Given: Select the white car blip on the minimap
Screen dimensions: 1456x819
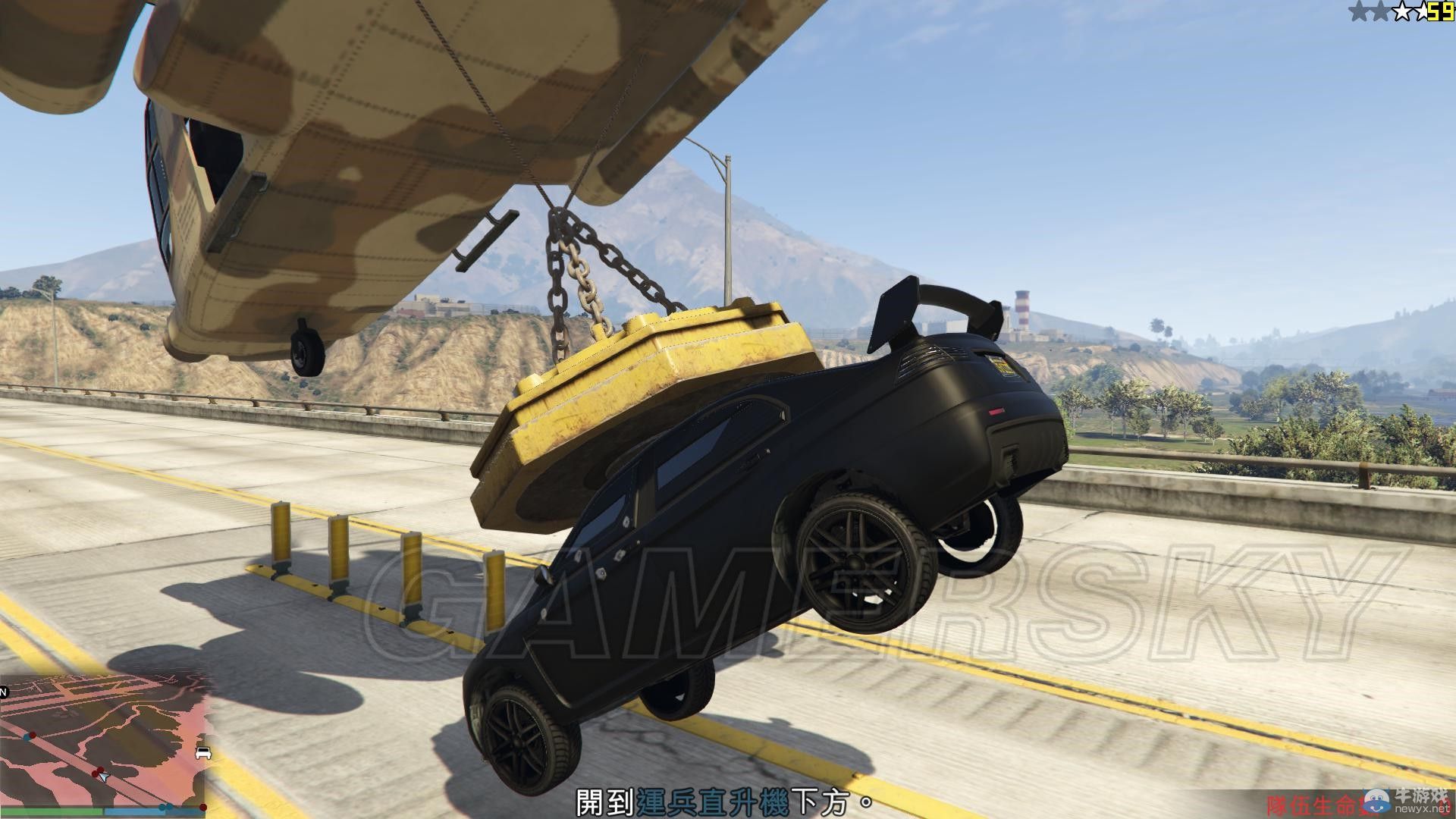Looking at the screenshot, I should (203, 753).
